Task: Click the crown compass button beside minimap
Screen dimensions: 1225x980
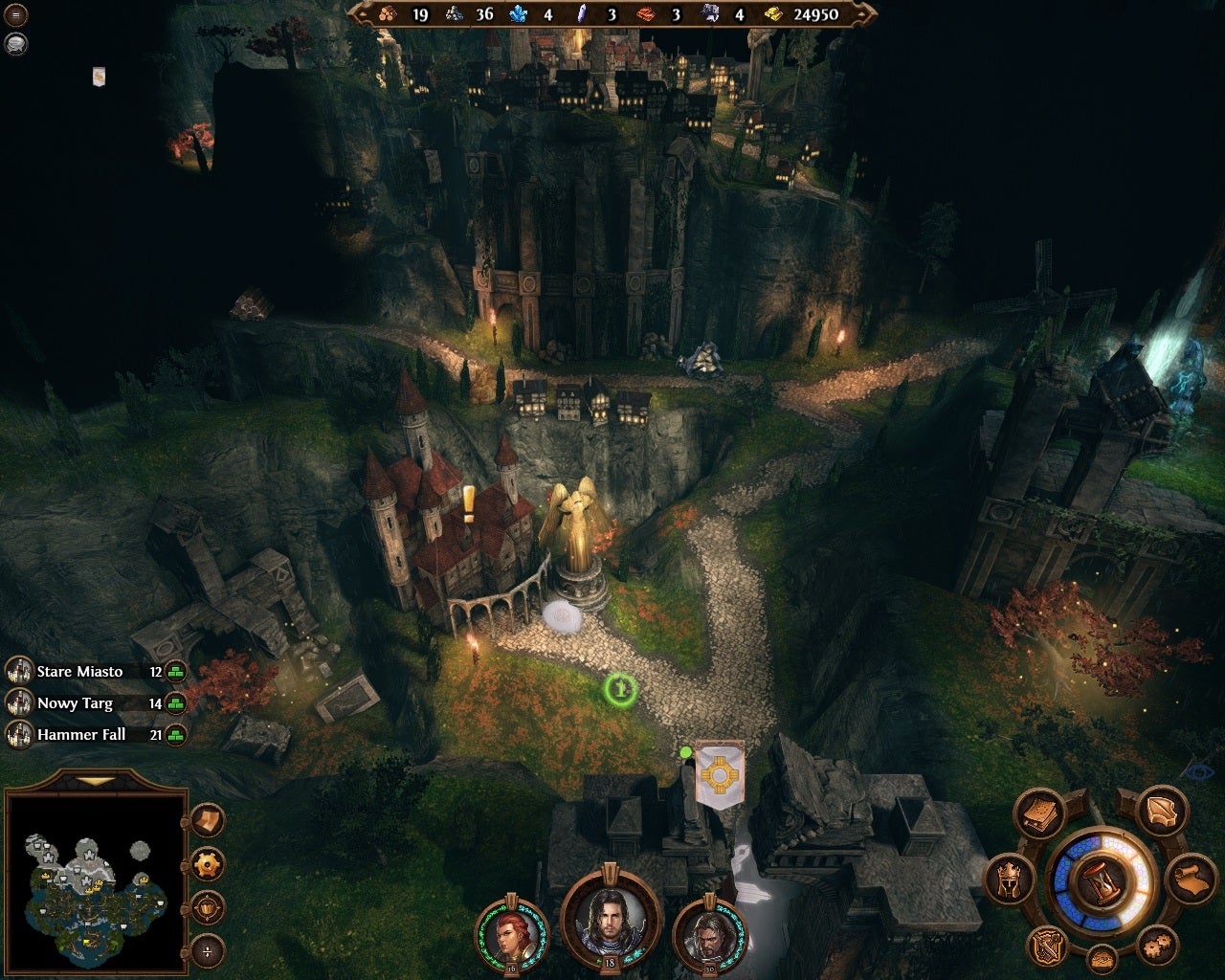Action: 208,907
